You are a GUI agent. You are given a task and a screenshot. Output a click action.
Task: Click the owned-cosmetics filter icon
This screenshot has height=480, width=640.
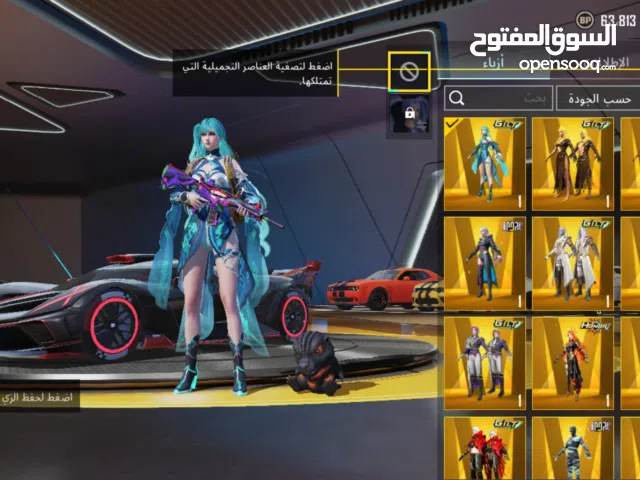(409, 71)
